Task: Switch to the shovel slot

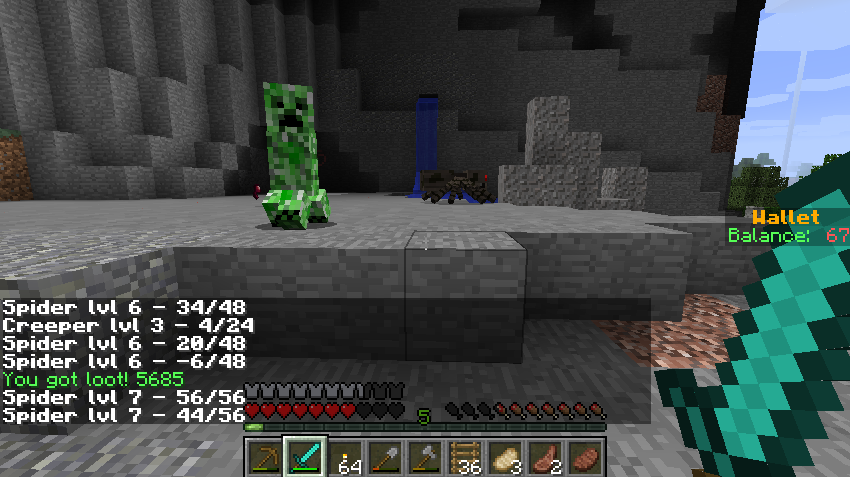Action: tap(385, 458)
